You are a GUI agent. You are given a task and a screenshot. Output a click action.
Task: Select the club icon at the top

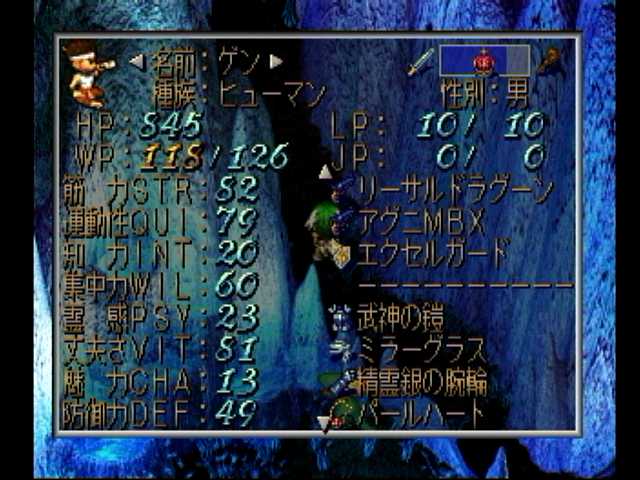point(547,61)
